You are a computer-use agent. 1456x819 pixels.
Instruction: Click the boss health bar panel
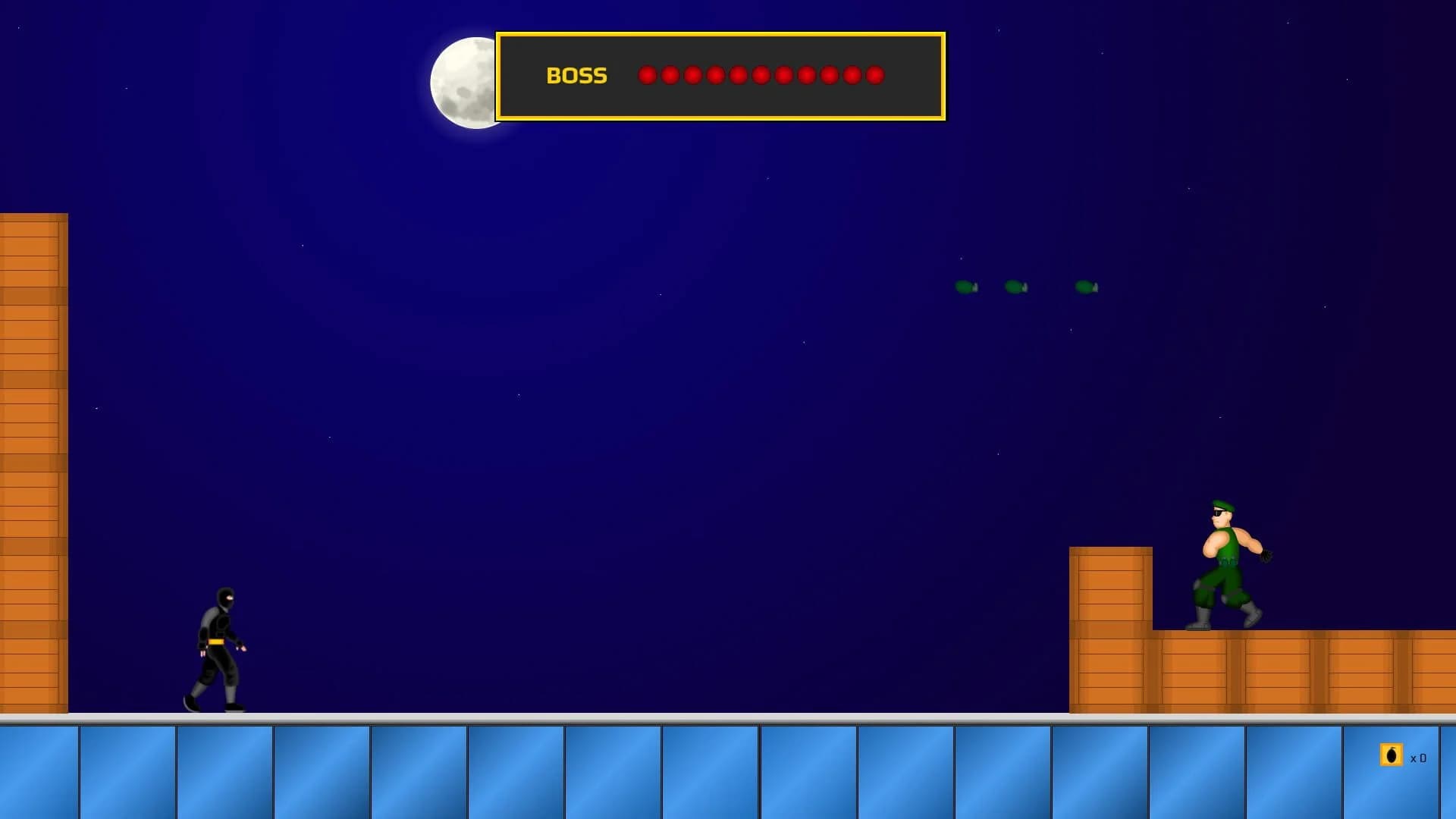pyautogui.click(x=720, y=75)
